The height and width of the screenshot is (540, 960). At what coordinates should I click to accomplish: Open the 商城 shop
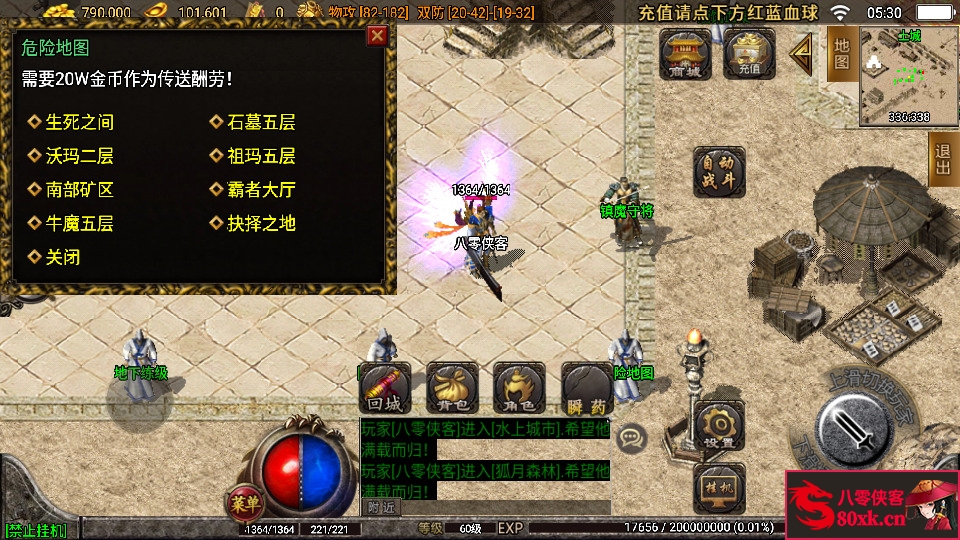686,53
